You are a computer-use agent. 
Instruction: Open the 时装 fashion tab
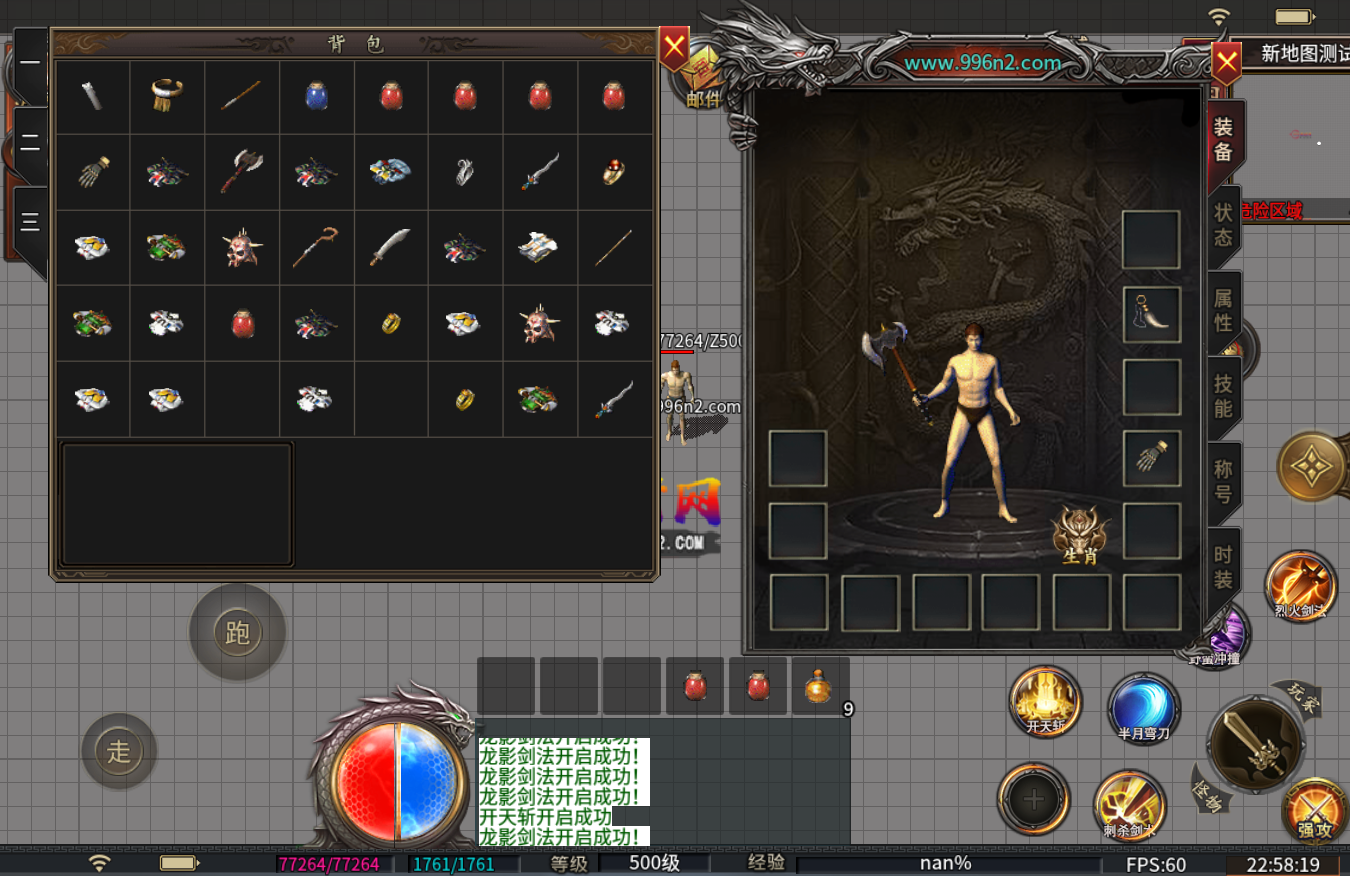pyautogui.click(x=1224, y=567)
